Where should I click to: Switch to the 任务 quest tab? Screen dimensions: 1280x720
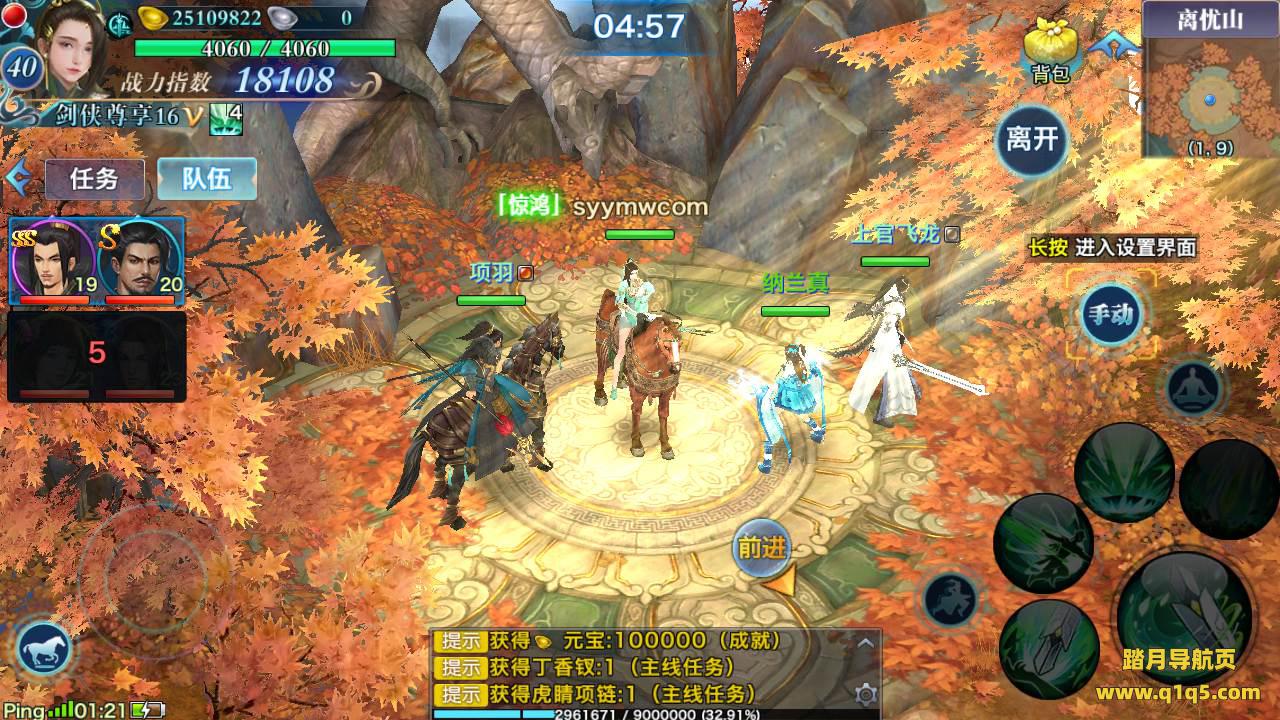click(x=94, y=179)
